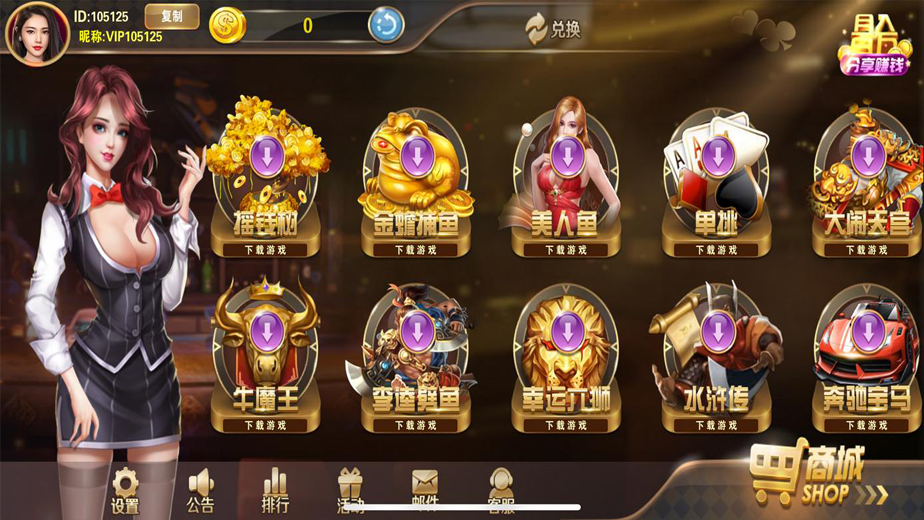Refresh the gold coin balance

coord(386,25)
